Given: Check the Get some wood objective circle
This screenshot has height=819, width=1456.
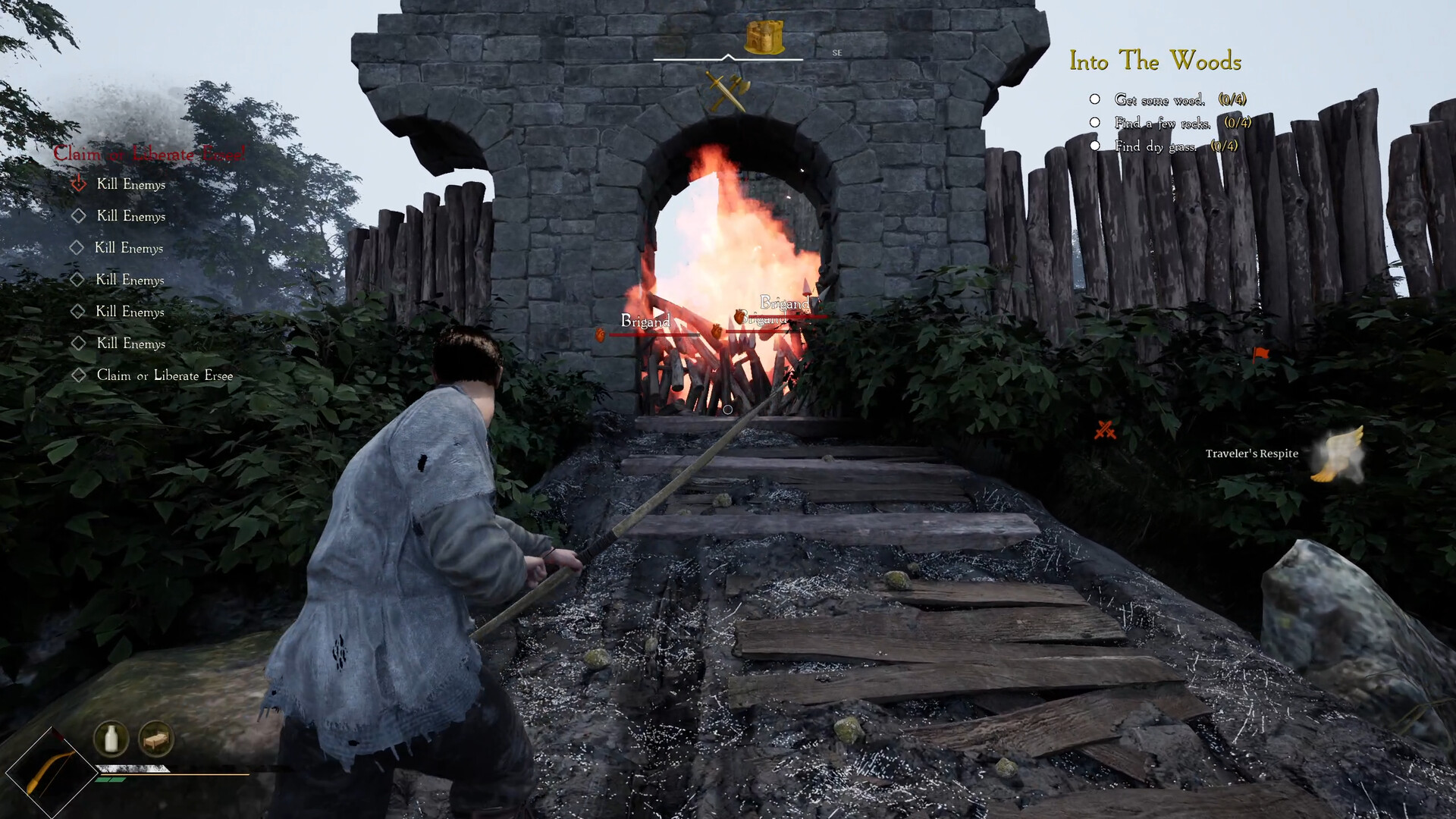Looking at the screenshot, I should [x=1094, y=99].
